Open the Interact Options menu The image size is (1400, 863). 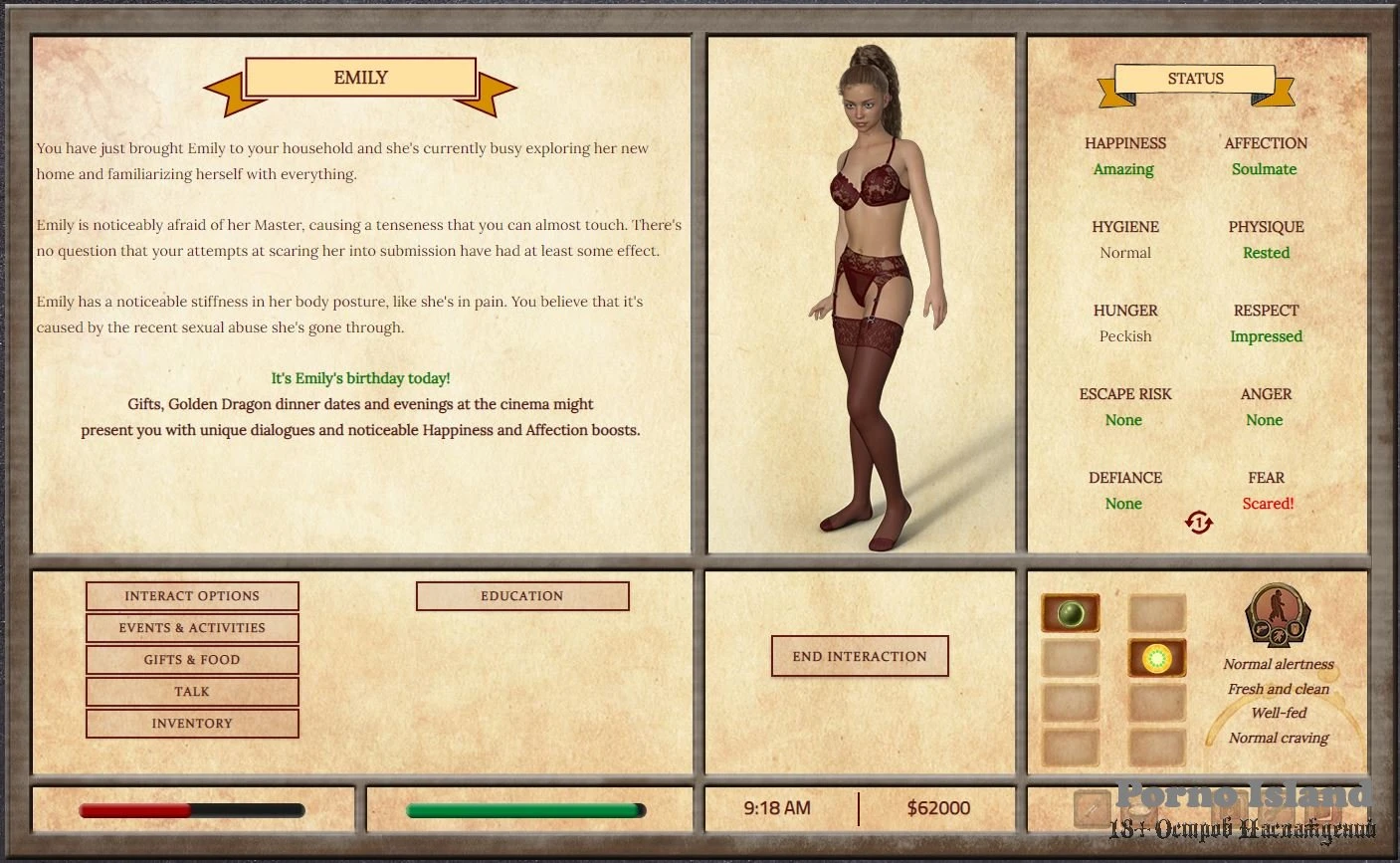192,596
